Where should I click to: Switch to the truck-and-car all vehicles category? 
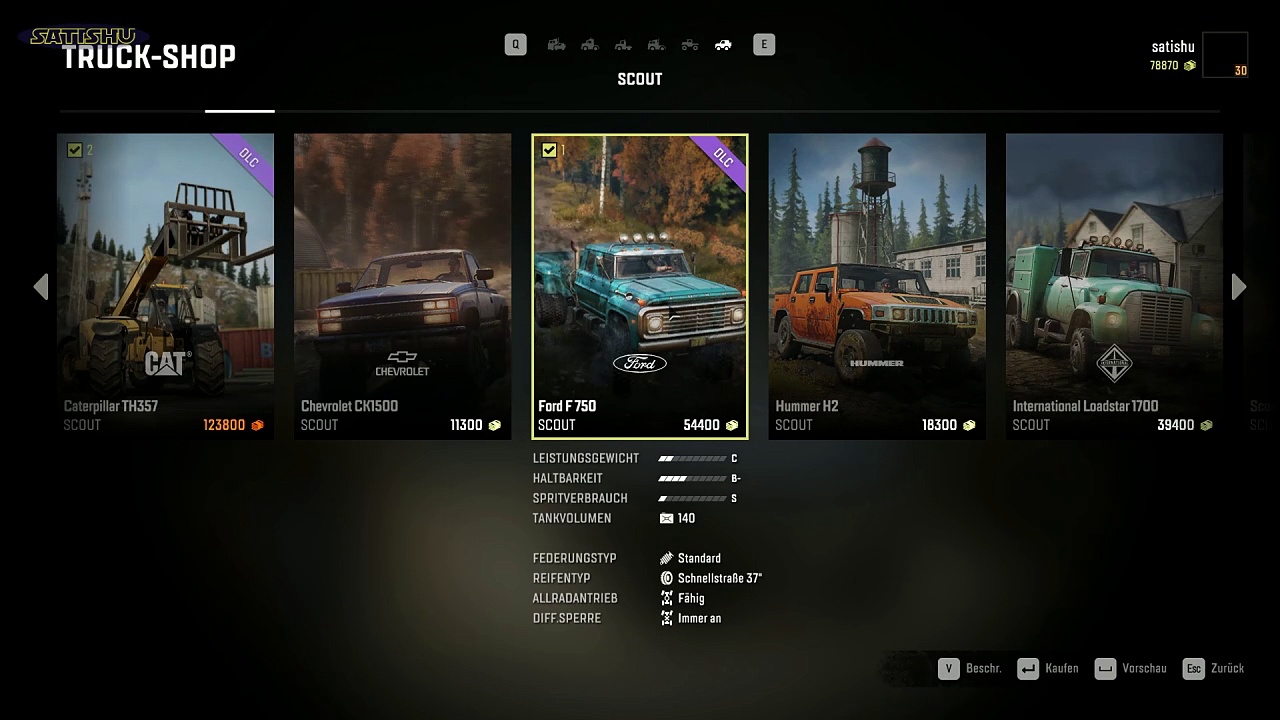(x=557, y=45)
